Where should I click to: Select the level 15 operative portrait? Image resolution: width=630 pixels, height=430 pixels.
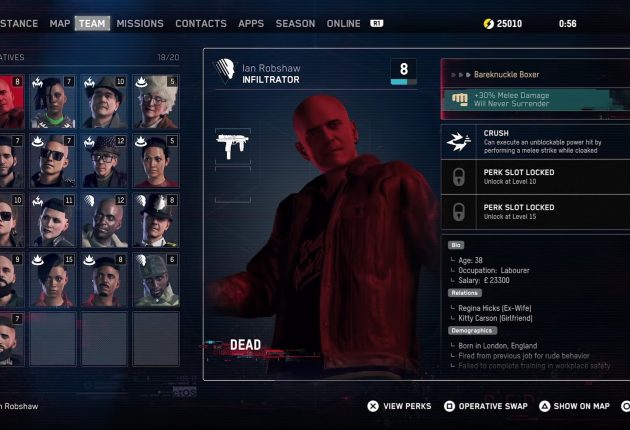pos(54,279)
